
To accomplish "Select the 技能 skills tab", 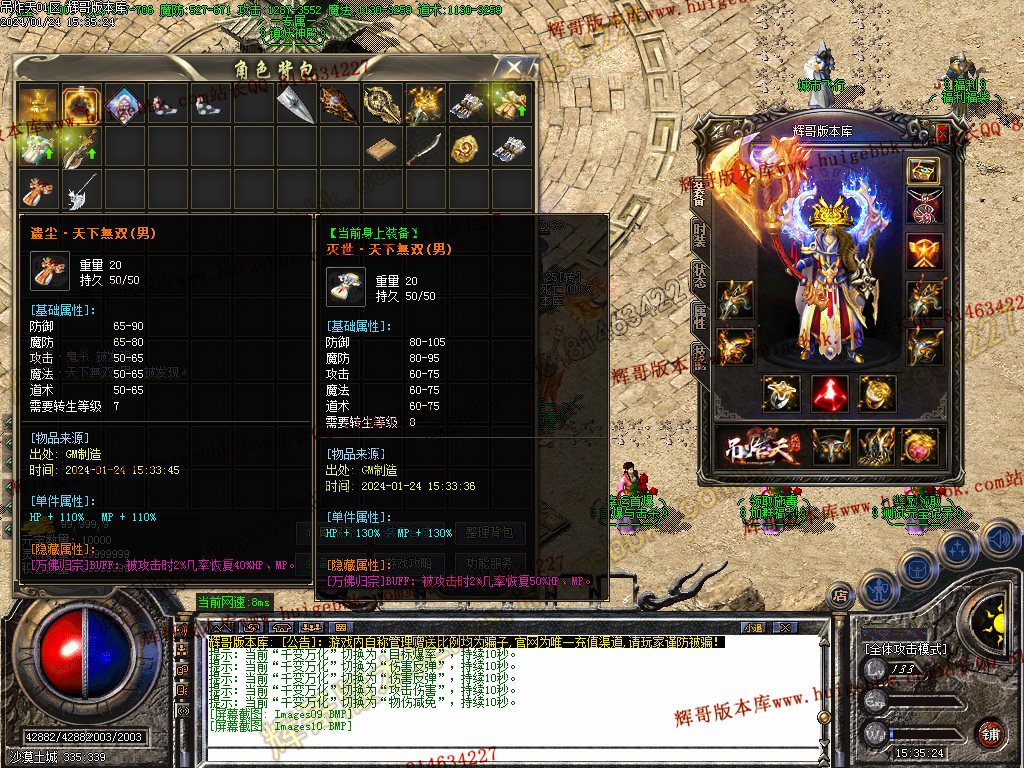I will 700,357.
